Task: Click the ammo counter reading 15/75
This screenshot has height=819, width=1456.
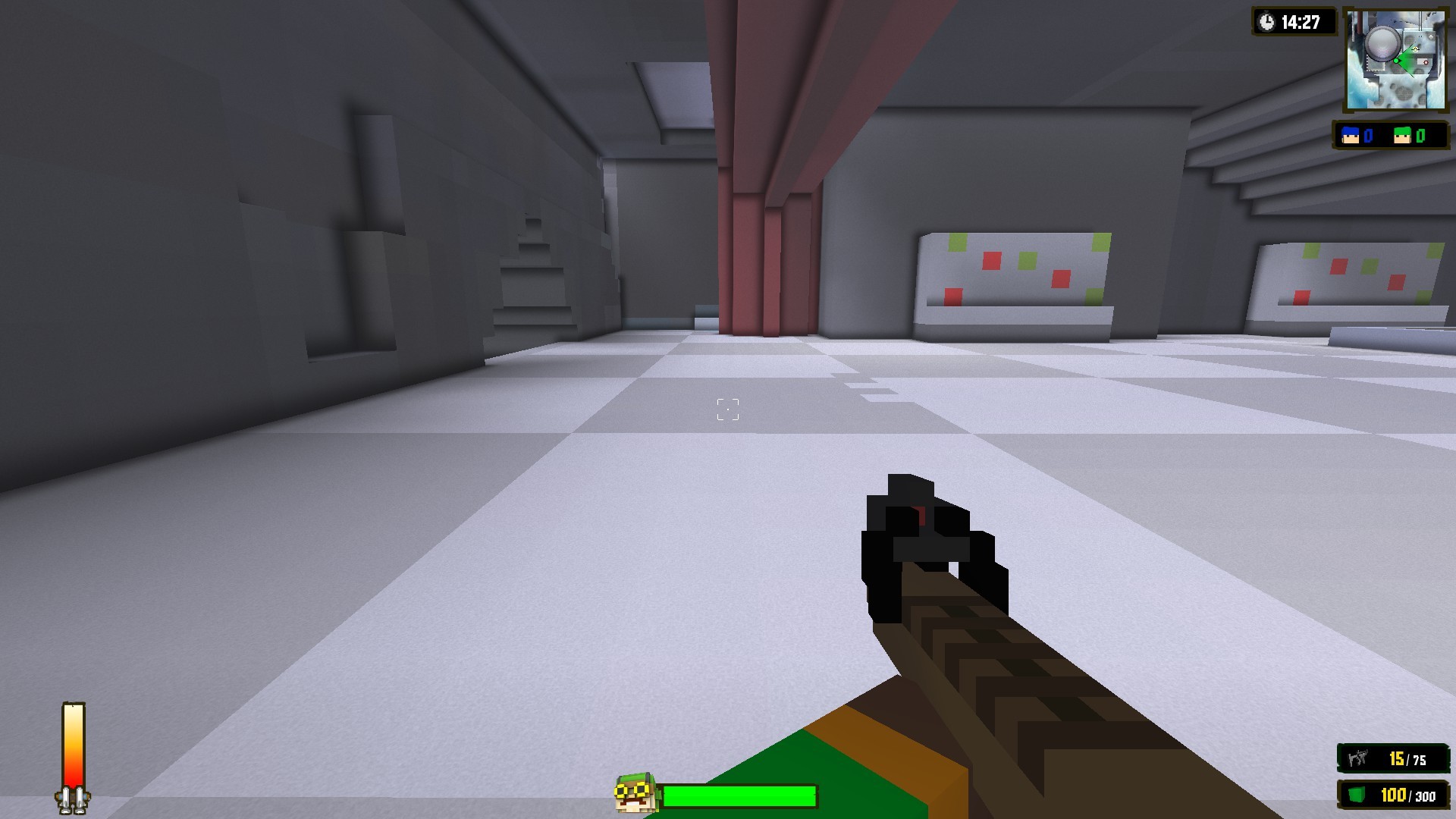Action: [1408, 760]
